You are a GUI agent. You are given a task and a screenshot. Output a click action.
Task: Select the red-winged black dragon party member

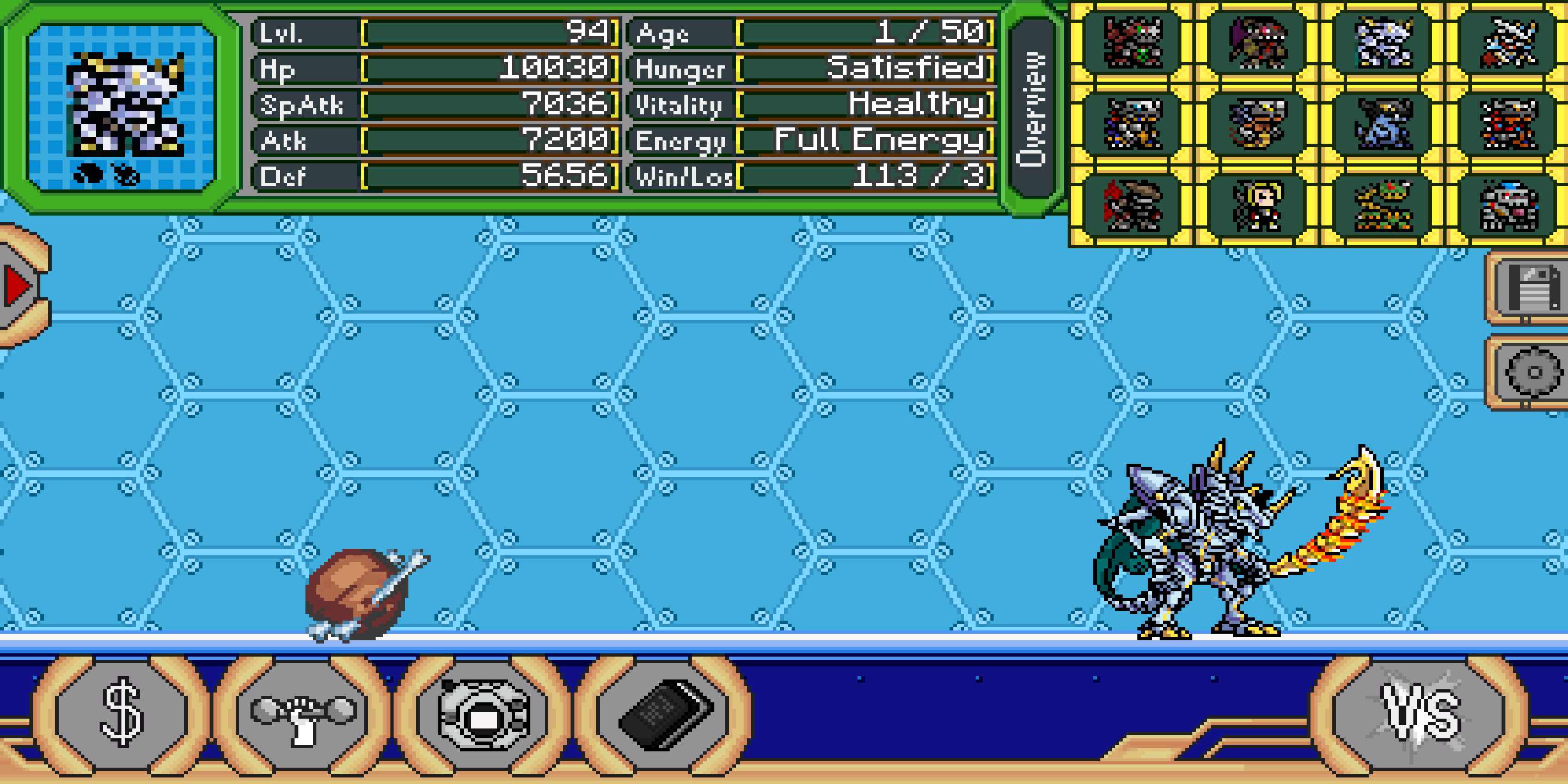(1134, 205)
